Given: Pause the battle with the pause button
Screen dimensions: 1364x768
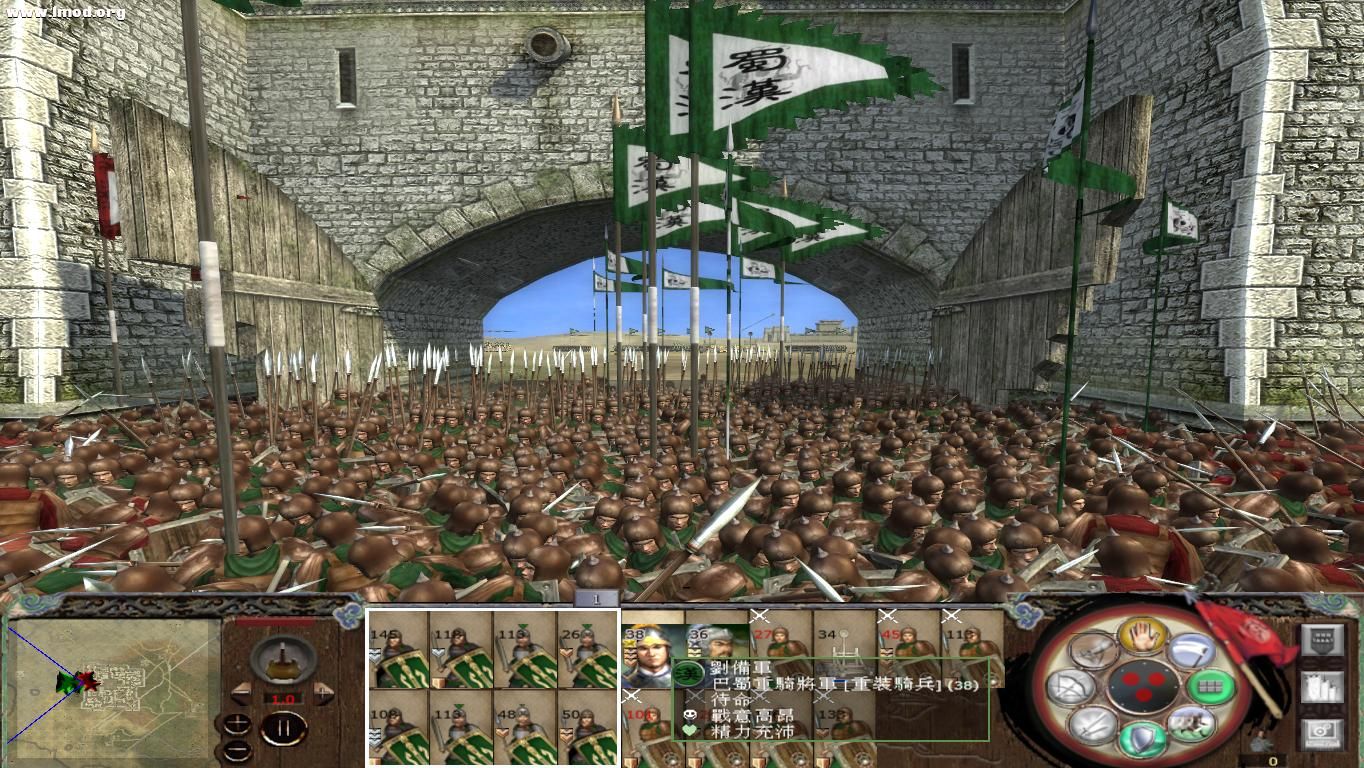Looking at the screenshot, I should pos(285,726).
